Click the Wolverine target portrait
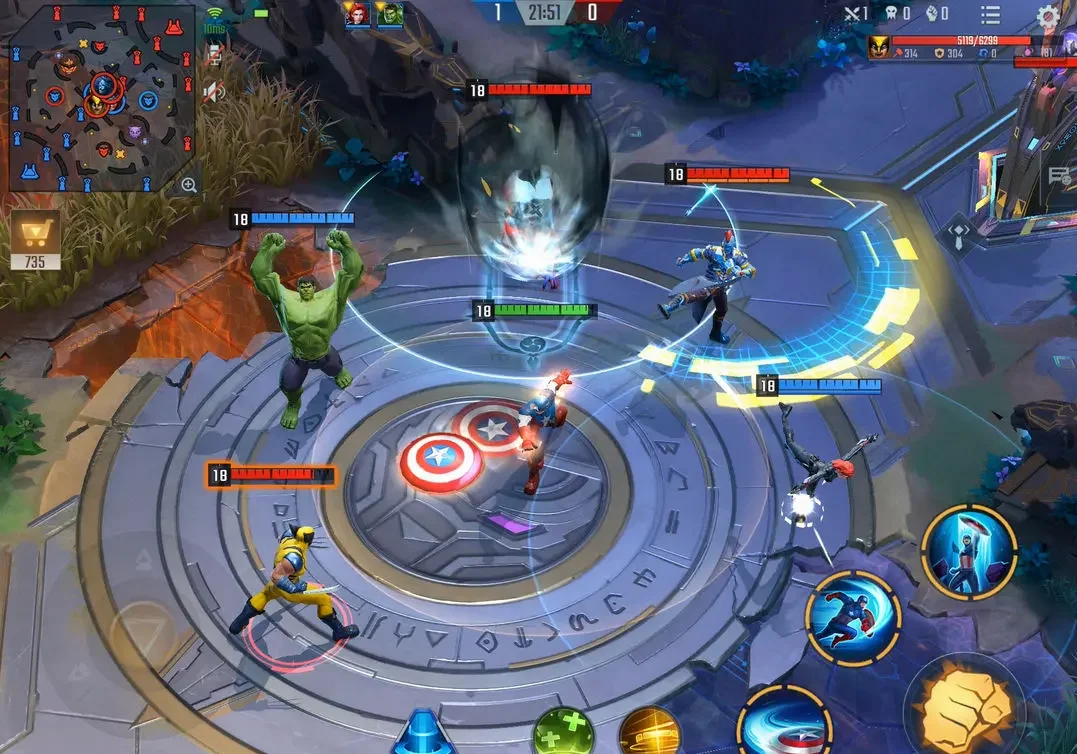The height and width of the screenshot is (754, 1077). pos(879,46)
